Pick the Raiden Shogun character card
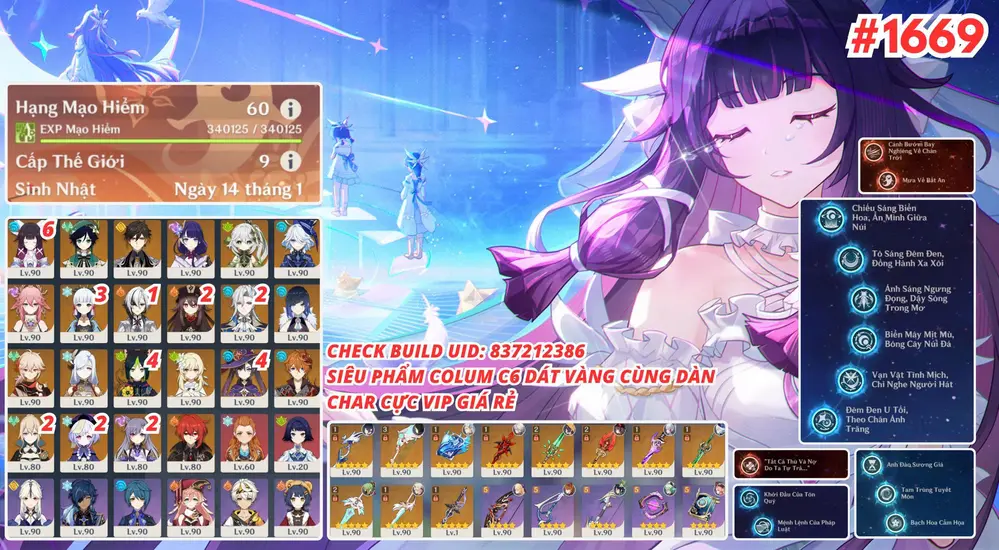Screen dimensions: 999x550 coord(191,249)
